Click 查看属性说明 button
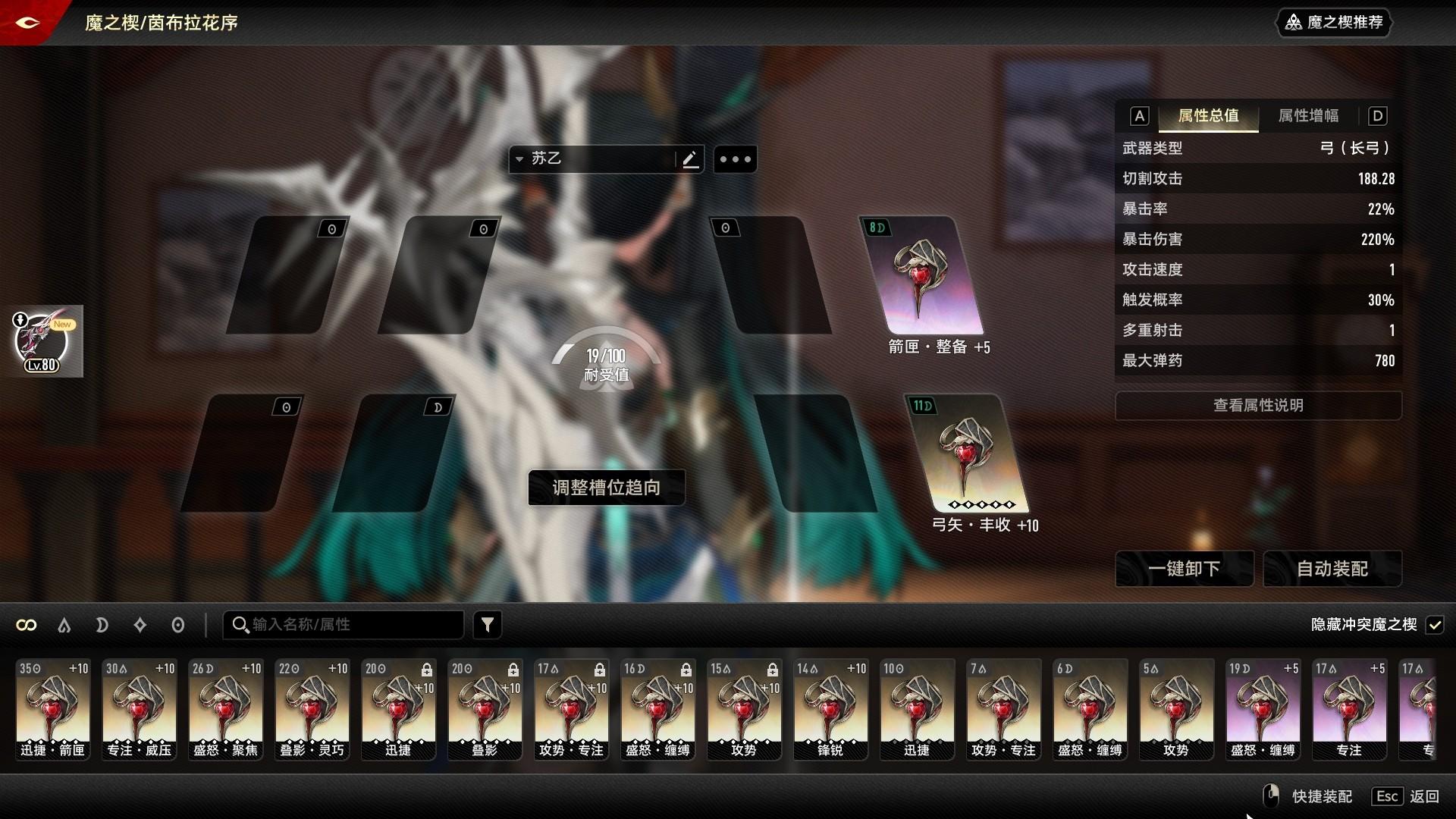 [1258, 406]
